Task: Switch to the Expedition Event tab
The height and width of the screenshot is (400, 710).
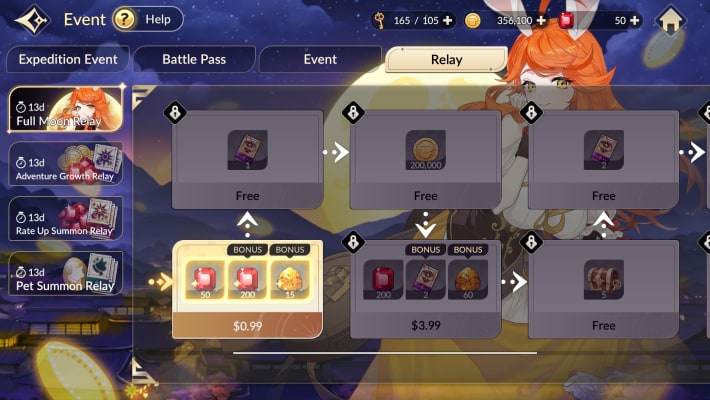Action: (67, 59)
